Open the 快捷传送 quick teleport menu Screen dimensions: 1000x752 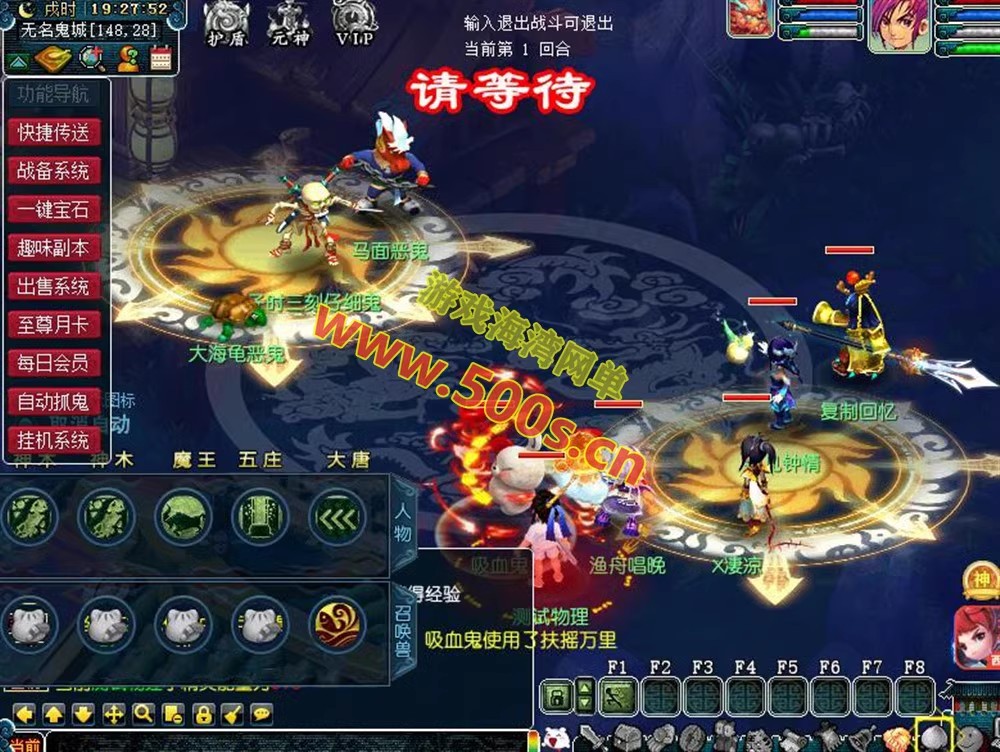[x=54, y=132]
